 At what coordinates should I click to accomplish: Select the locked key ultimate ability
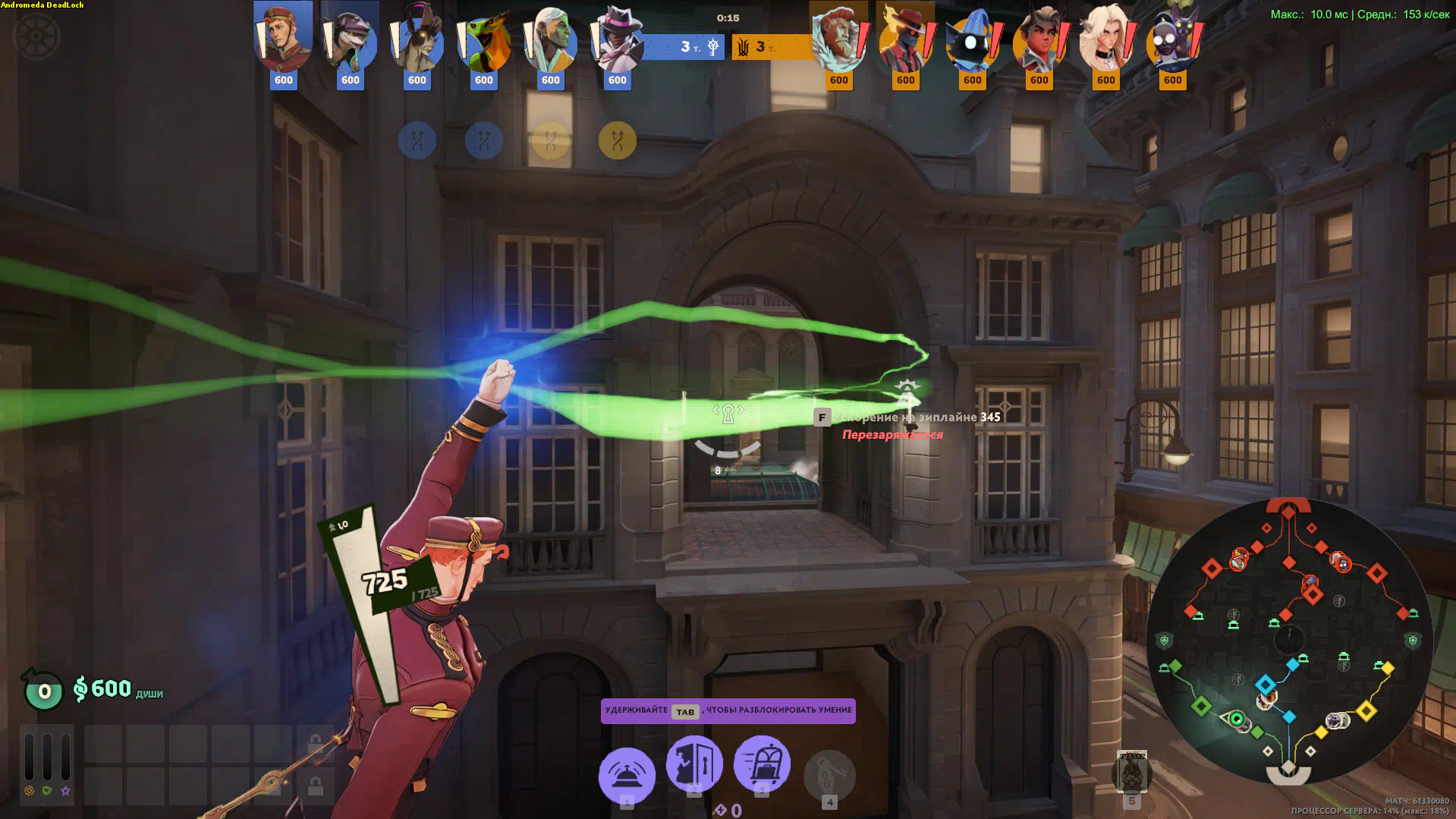pos(829,775)
